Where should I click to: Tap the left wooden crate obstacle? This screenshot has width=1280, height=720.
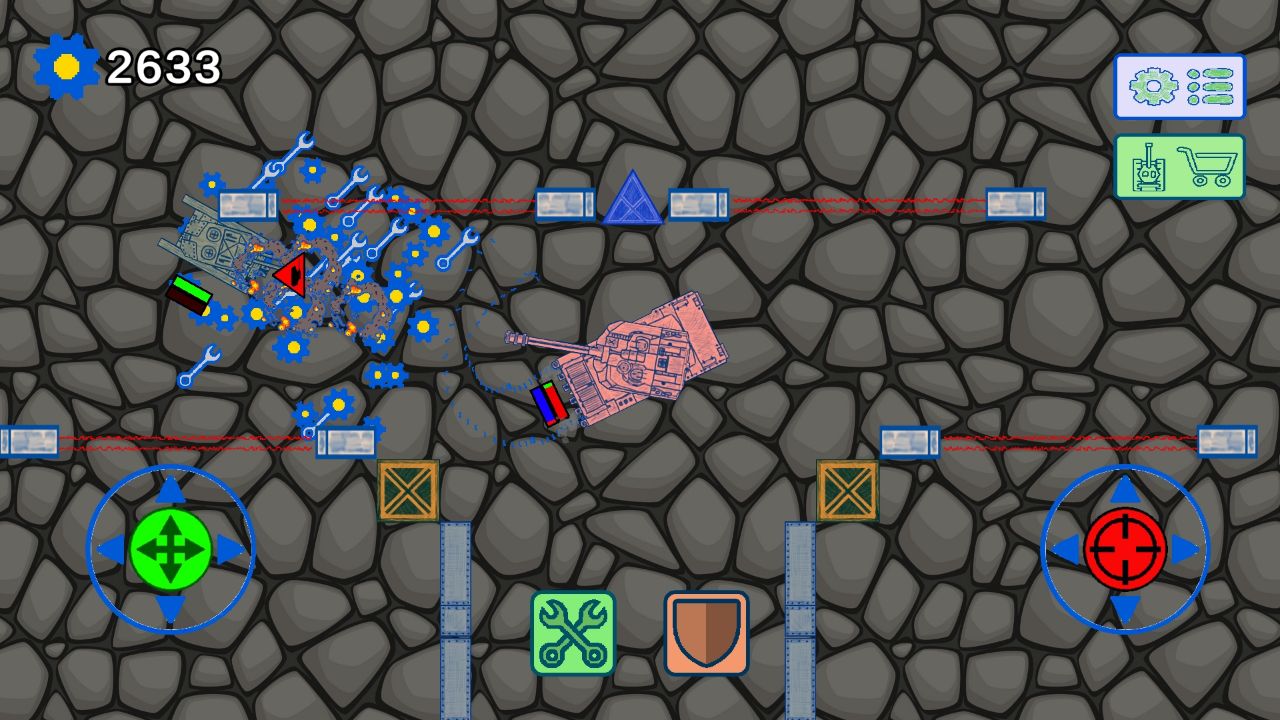409,491
